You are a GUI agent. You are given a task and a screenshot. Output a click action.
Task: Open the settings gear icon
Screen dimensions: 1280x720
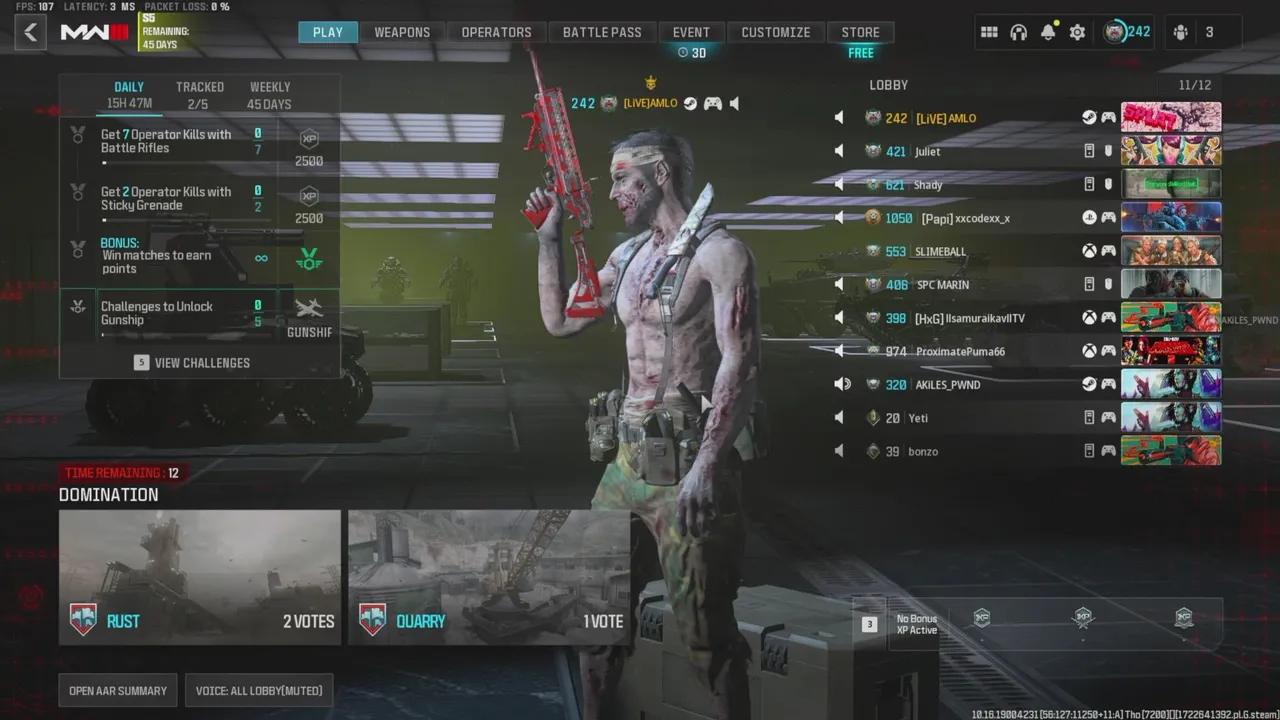1077,32
